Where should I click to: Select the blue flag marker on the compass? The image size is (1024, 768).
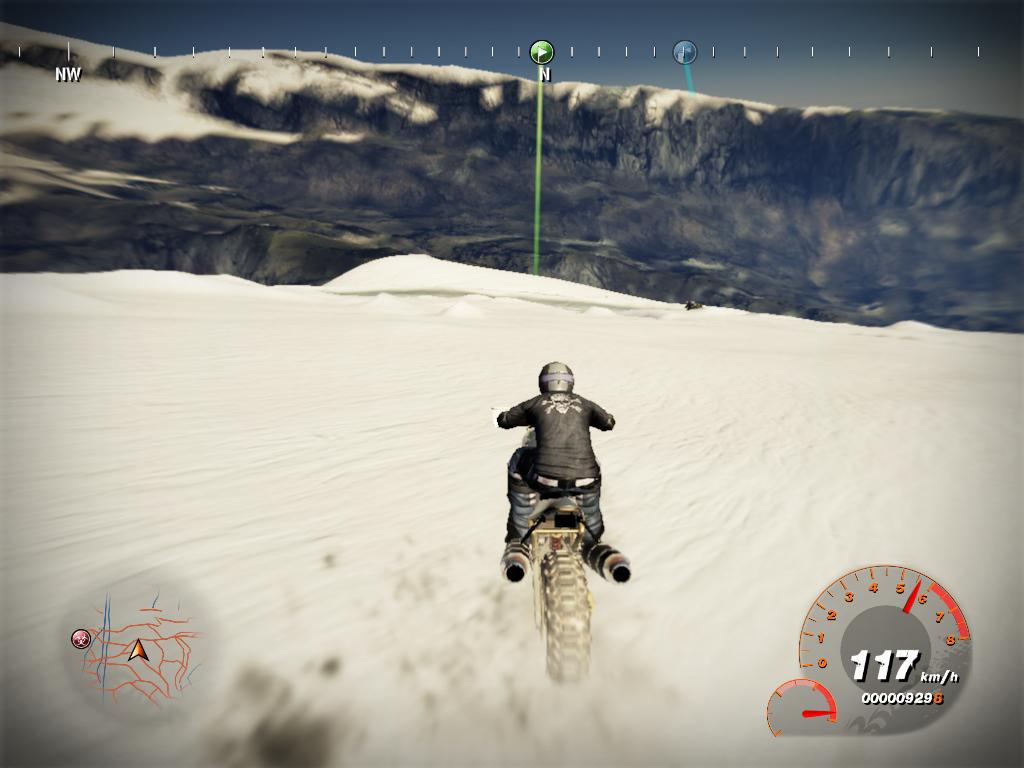684,52
